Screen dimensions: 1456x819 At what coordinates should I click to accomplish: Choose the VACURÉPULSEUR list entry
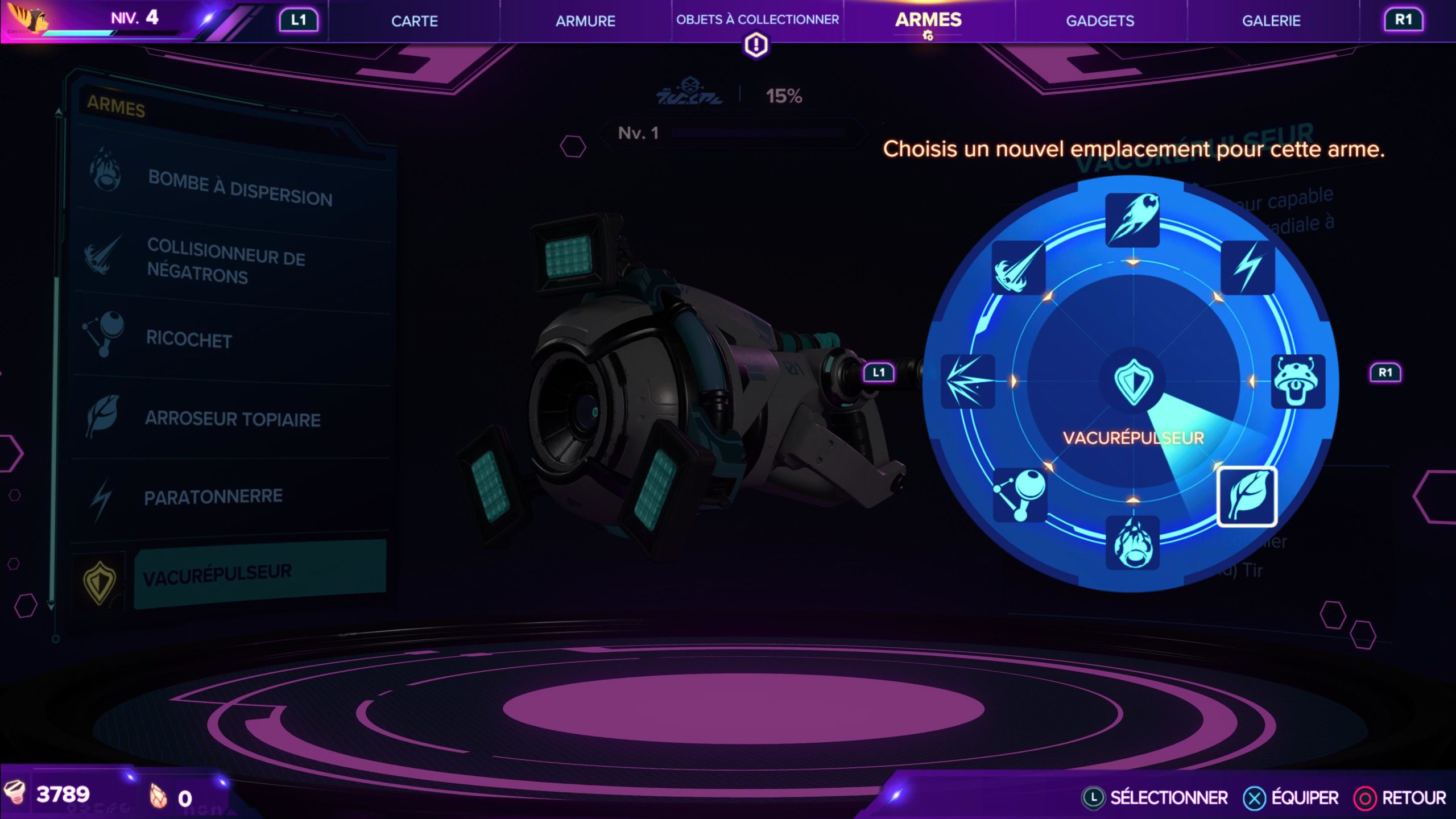pyautogui.click(x=259, y=573)
